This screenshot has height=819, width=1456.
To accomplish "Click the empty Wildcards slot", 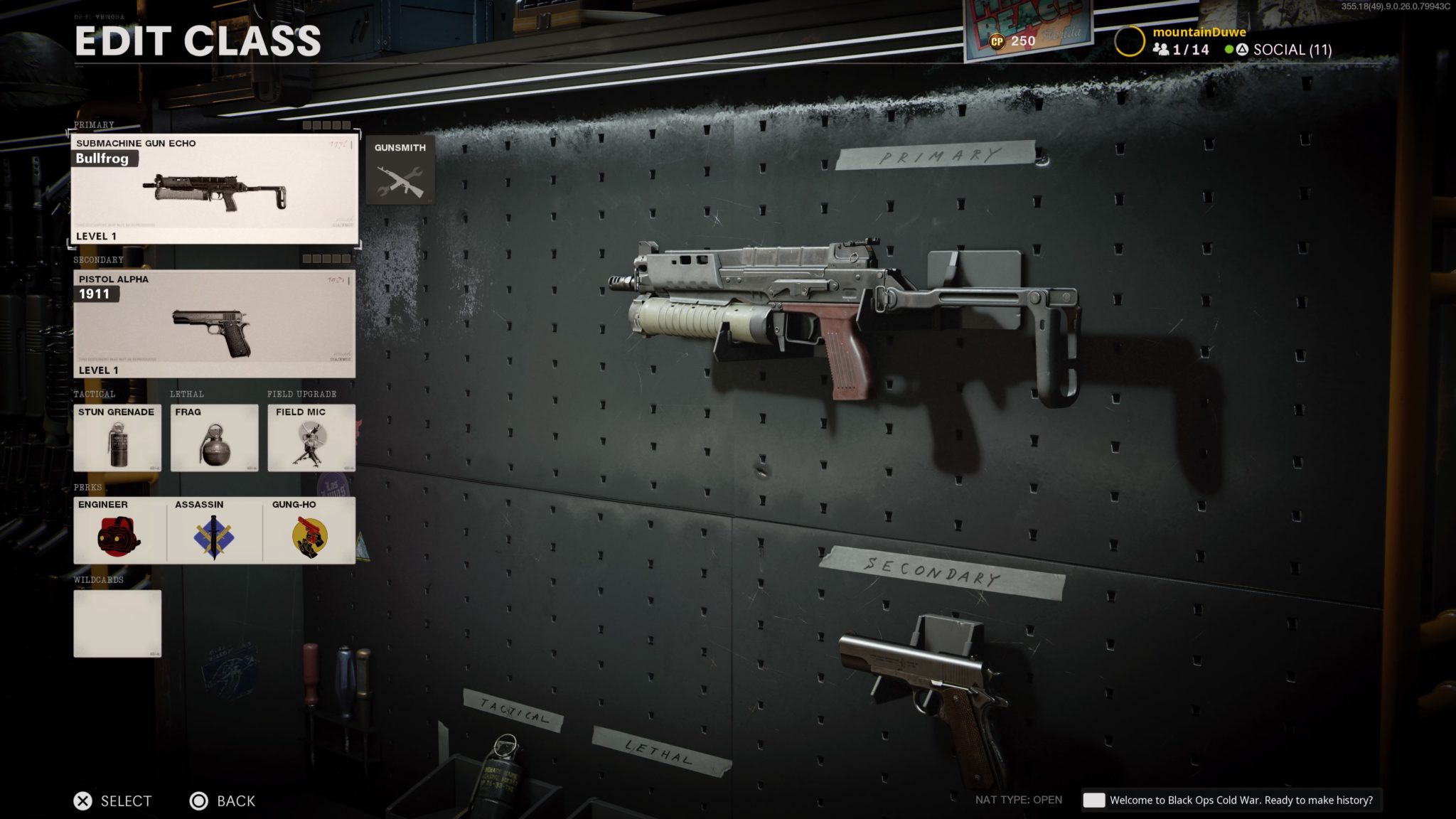I will (x=117, y=622).
